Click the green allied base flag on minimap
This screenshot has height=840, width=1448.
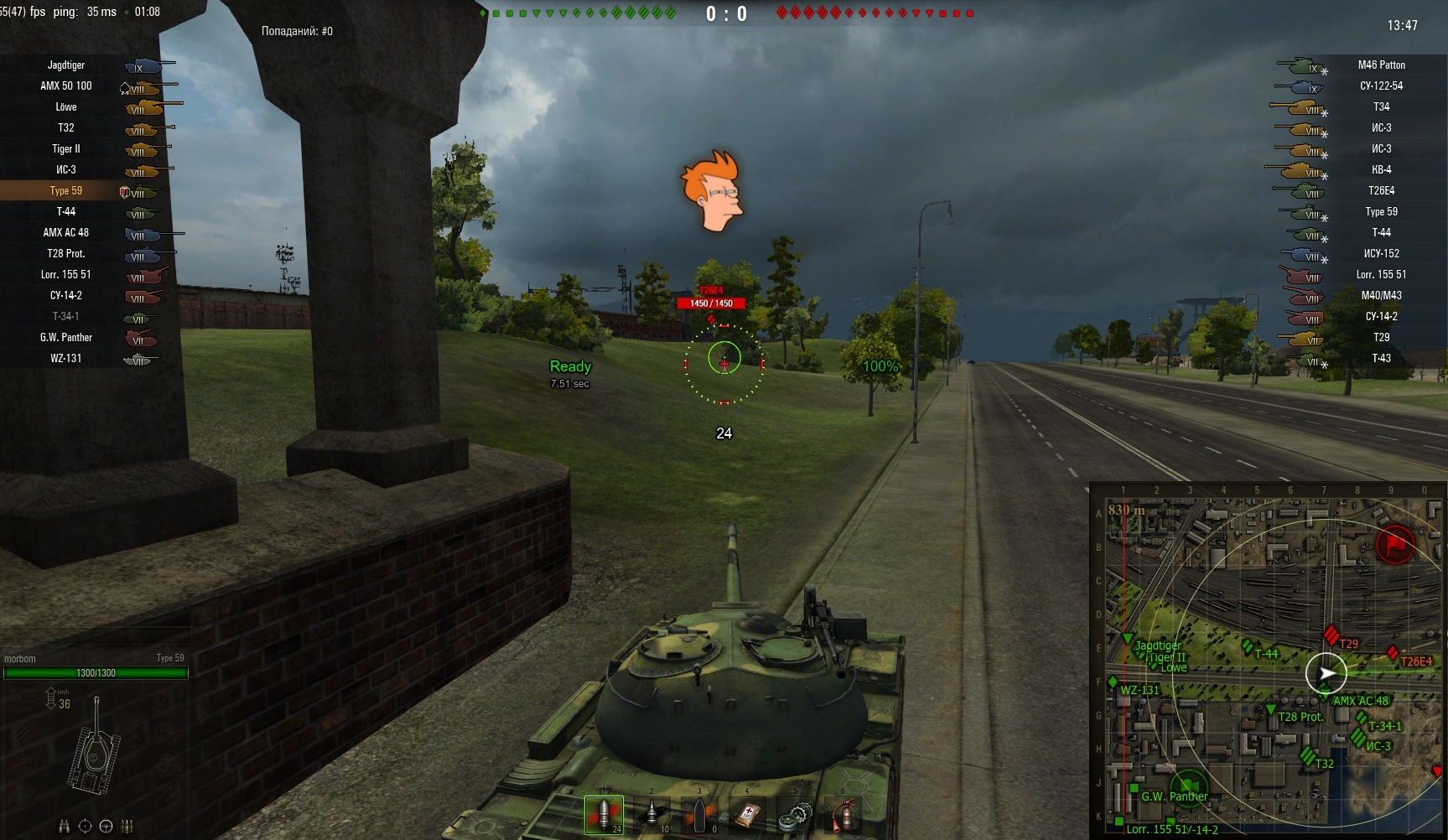(1189, 786)
